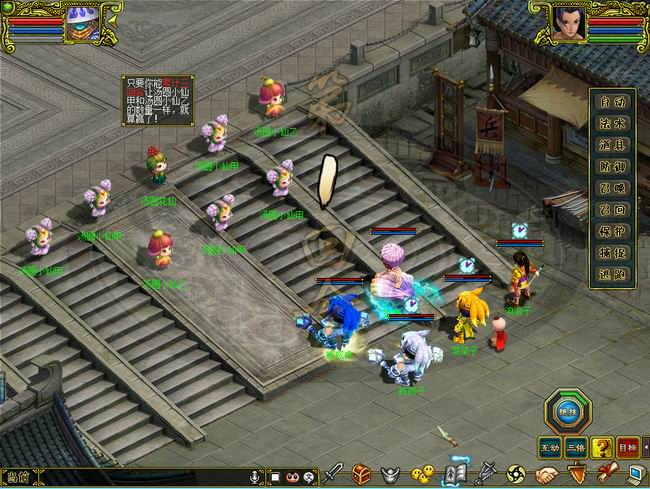650x489 pixels.
Task: Click the yellow smiley faces icon
Action: click(x=423, y=473)
